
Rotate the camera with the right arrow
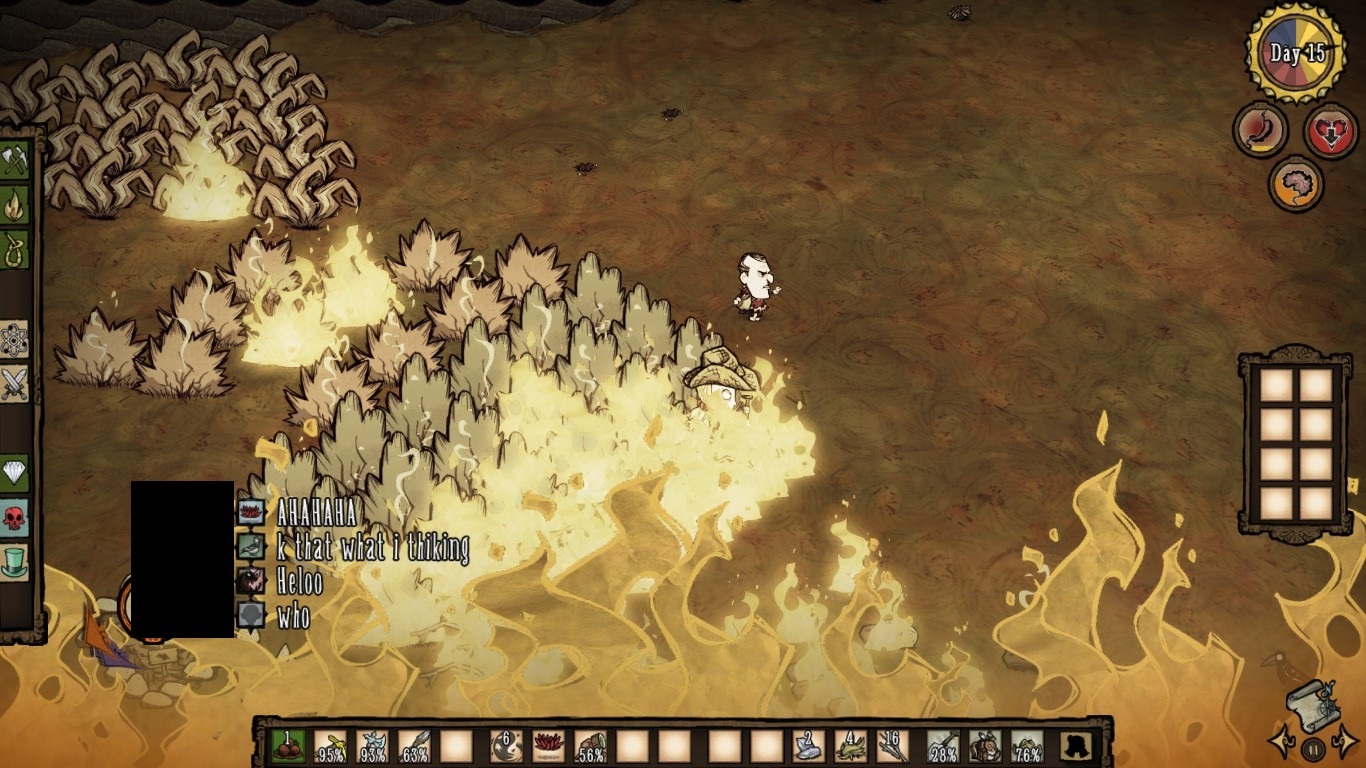(x=1346, y=742)
